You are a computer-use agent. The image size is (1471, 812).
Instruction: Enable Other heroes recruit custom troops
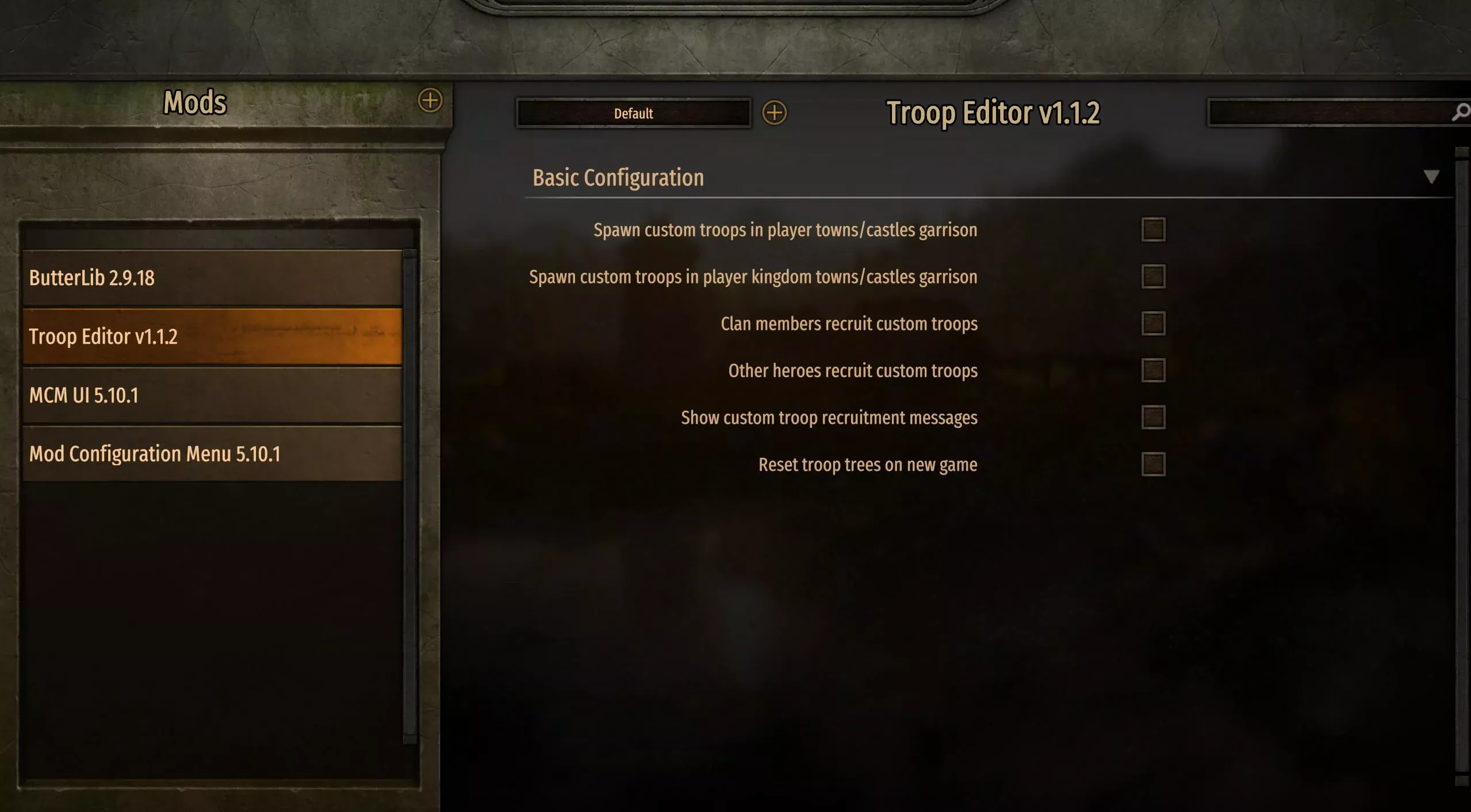coord(1153,371)
